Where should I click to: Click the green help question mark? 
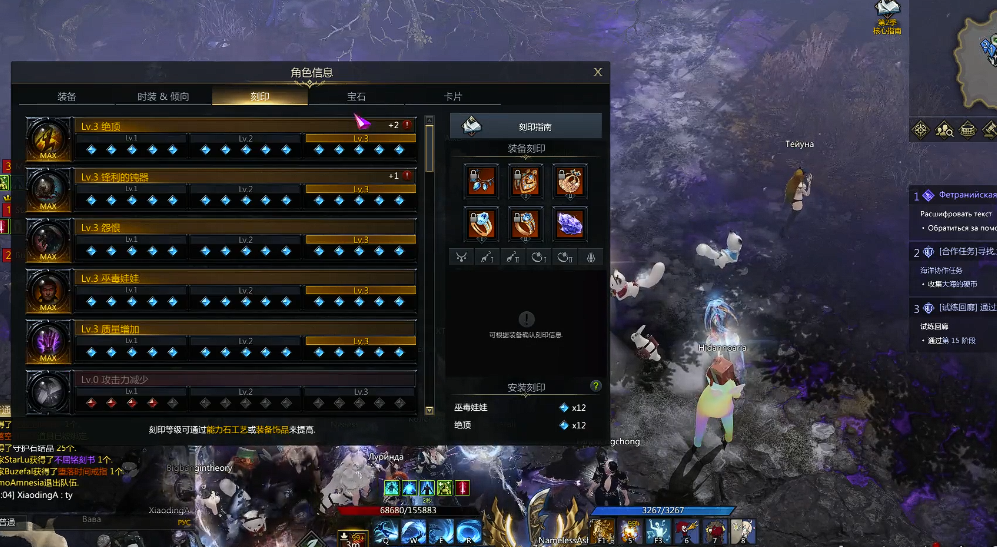(x=596, y=385)
